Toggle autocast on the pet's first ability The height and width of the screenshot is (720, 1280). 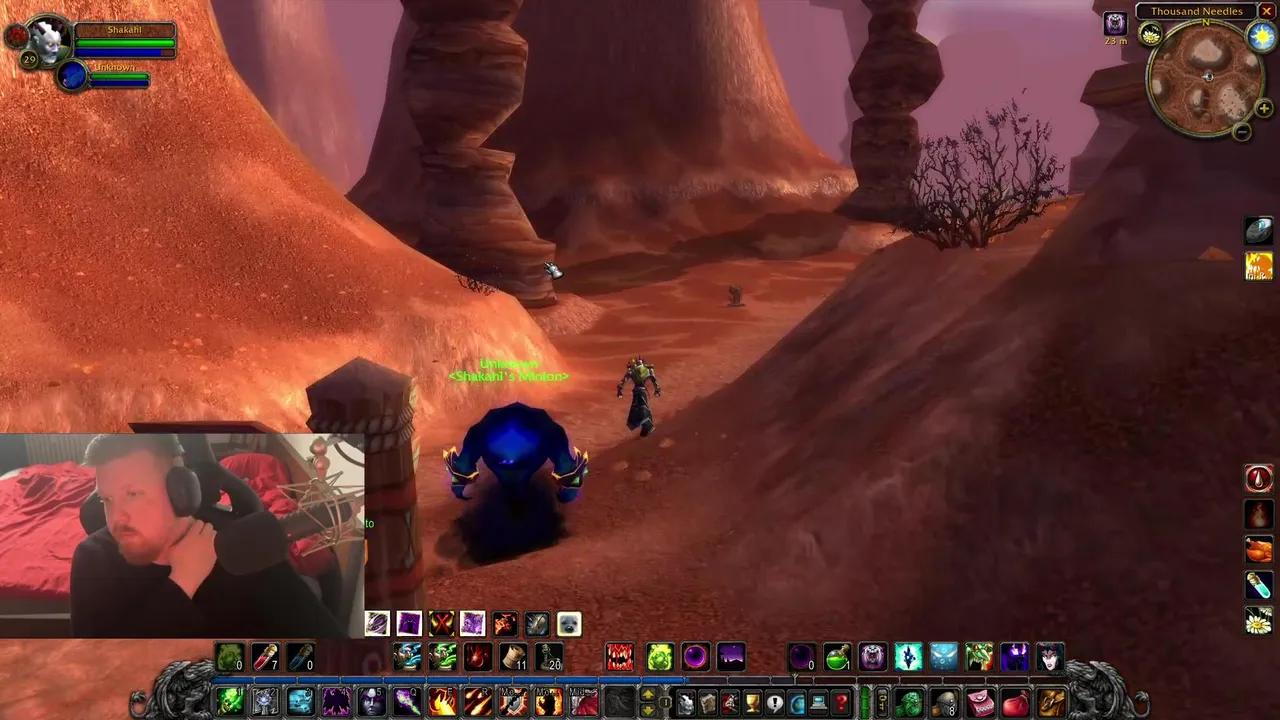click(x=377, y=623)
